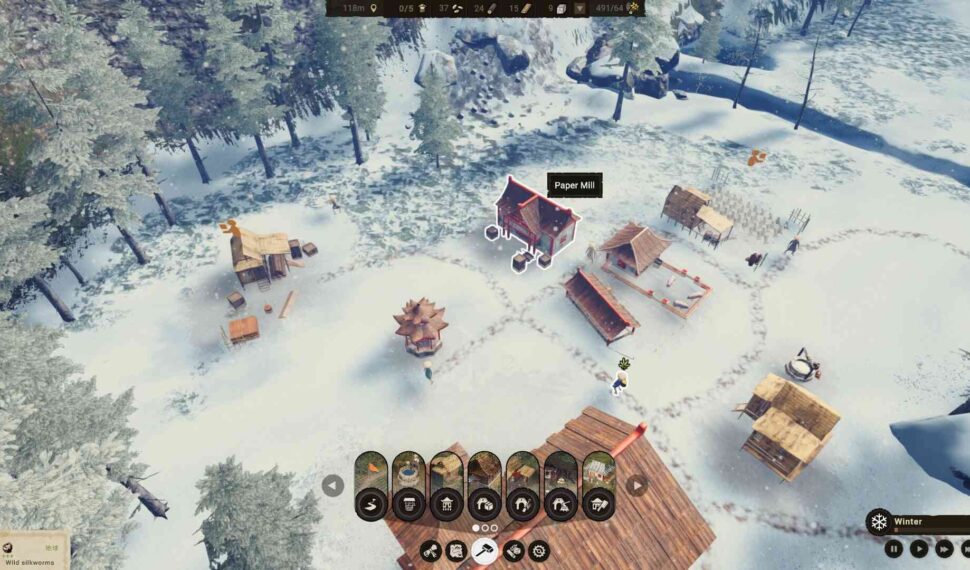Open the Wild silkworms notification
The height and width of the screenshot is (570, 970).
click(x=33, y=550)
